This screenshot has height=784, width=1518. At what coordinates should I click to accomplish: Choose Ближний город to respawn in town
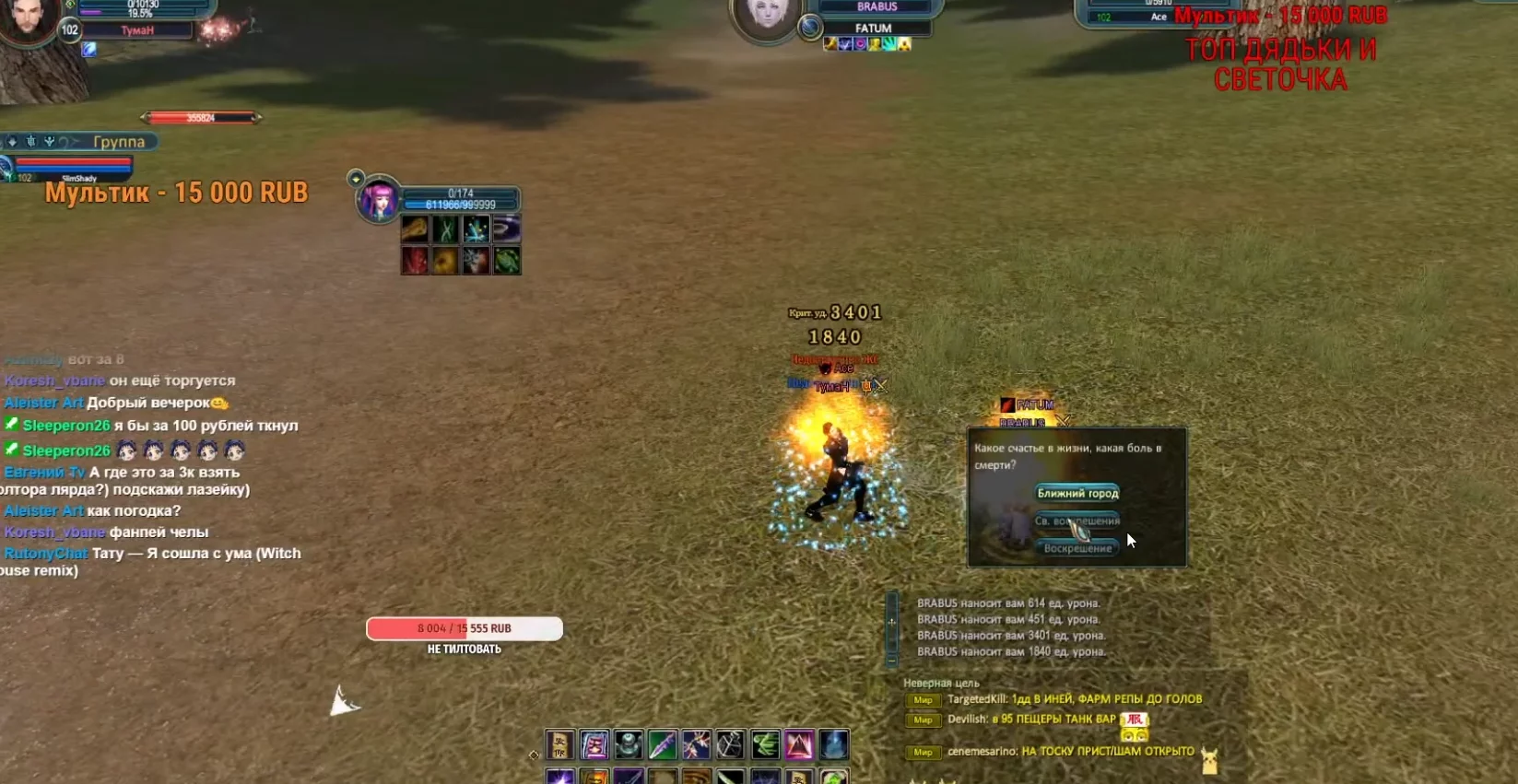coord(1077,493)
